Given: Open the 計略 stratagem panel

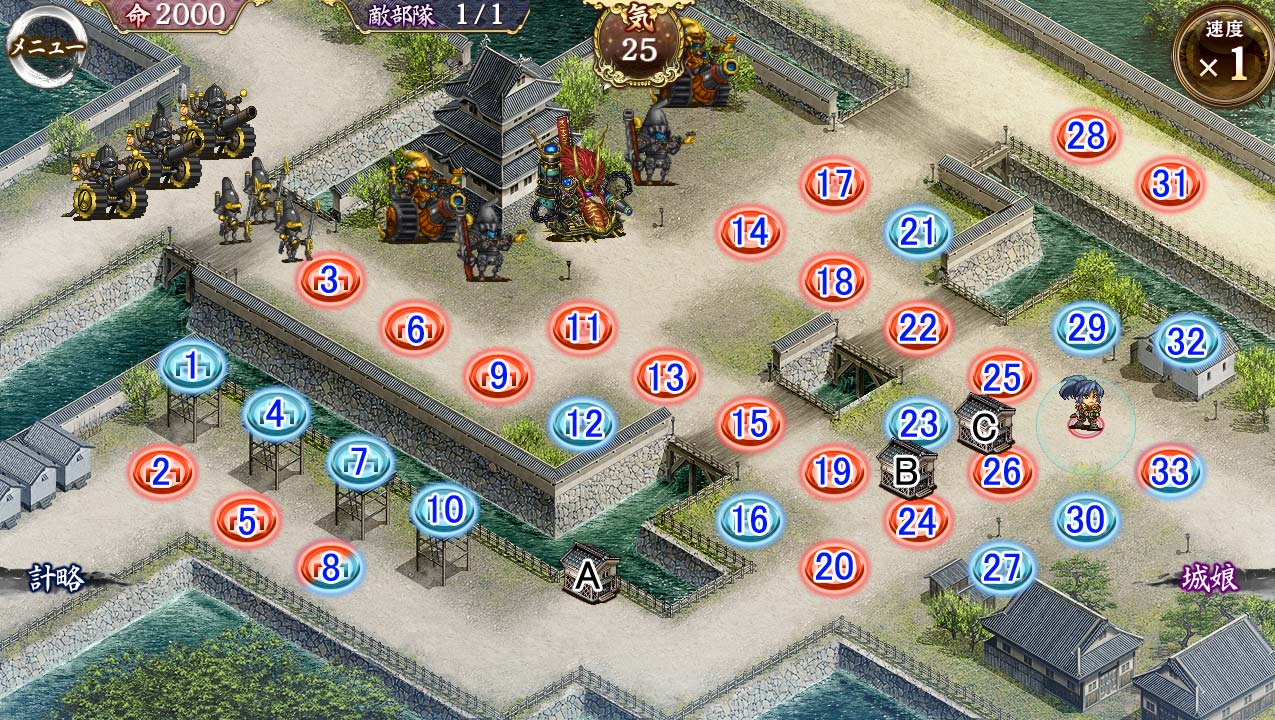Looking at the screenshot, I should click(x=57, y=577).
